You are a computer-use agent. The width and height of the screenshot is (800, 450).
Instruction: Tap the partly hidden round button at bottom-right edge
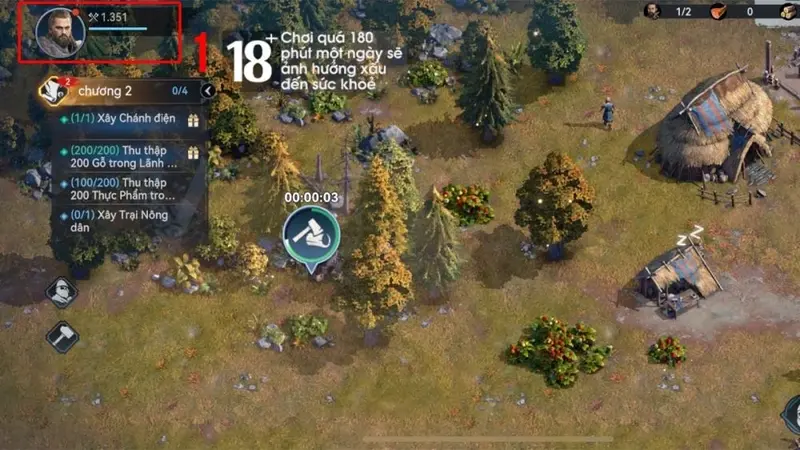click(792, 413)
